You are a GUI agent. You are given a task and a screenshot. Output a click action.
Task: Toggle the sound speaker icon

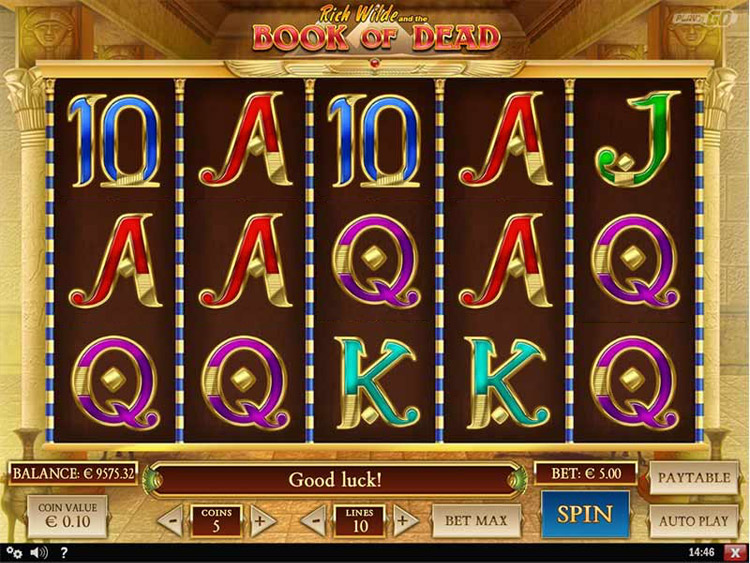pyautogui.click(x=40, y=552)
